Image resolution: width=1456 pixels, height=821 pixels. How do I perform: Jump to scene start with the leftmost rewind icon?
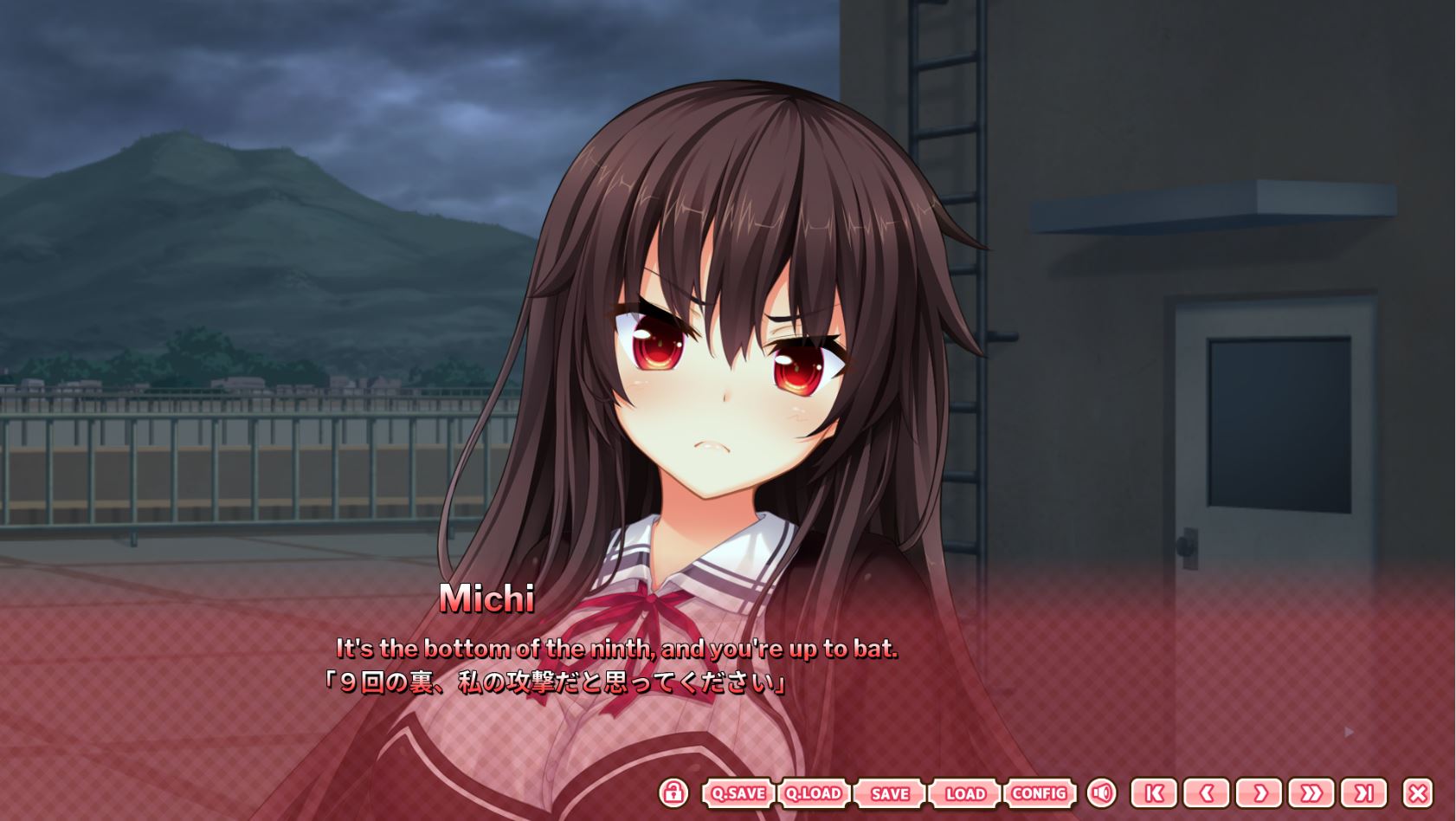tap(1156, 793)
